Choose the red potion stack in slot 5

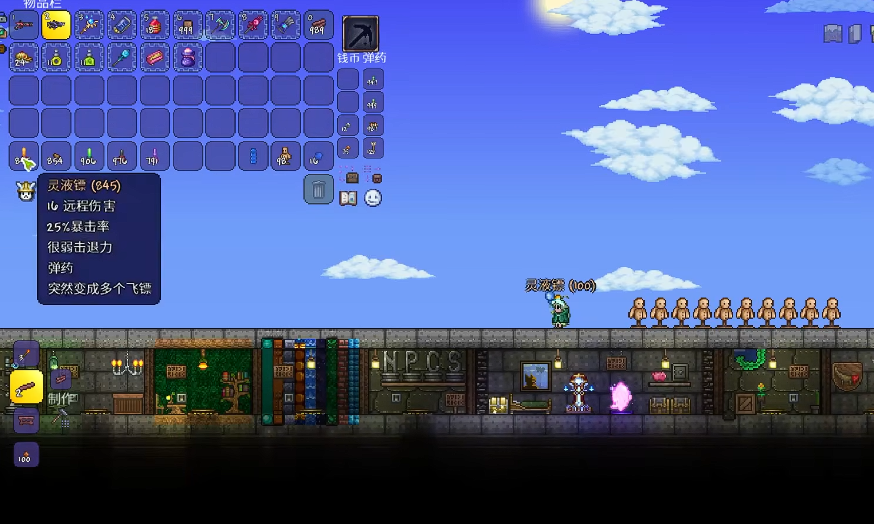coord(155,25)
